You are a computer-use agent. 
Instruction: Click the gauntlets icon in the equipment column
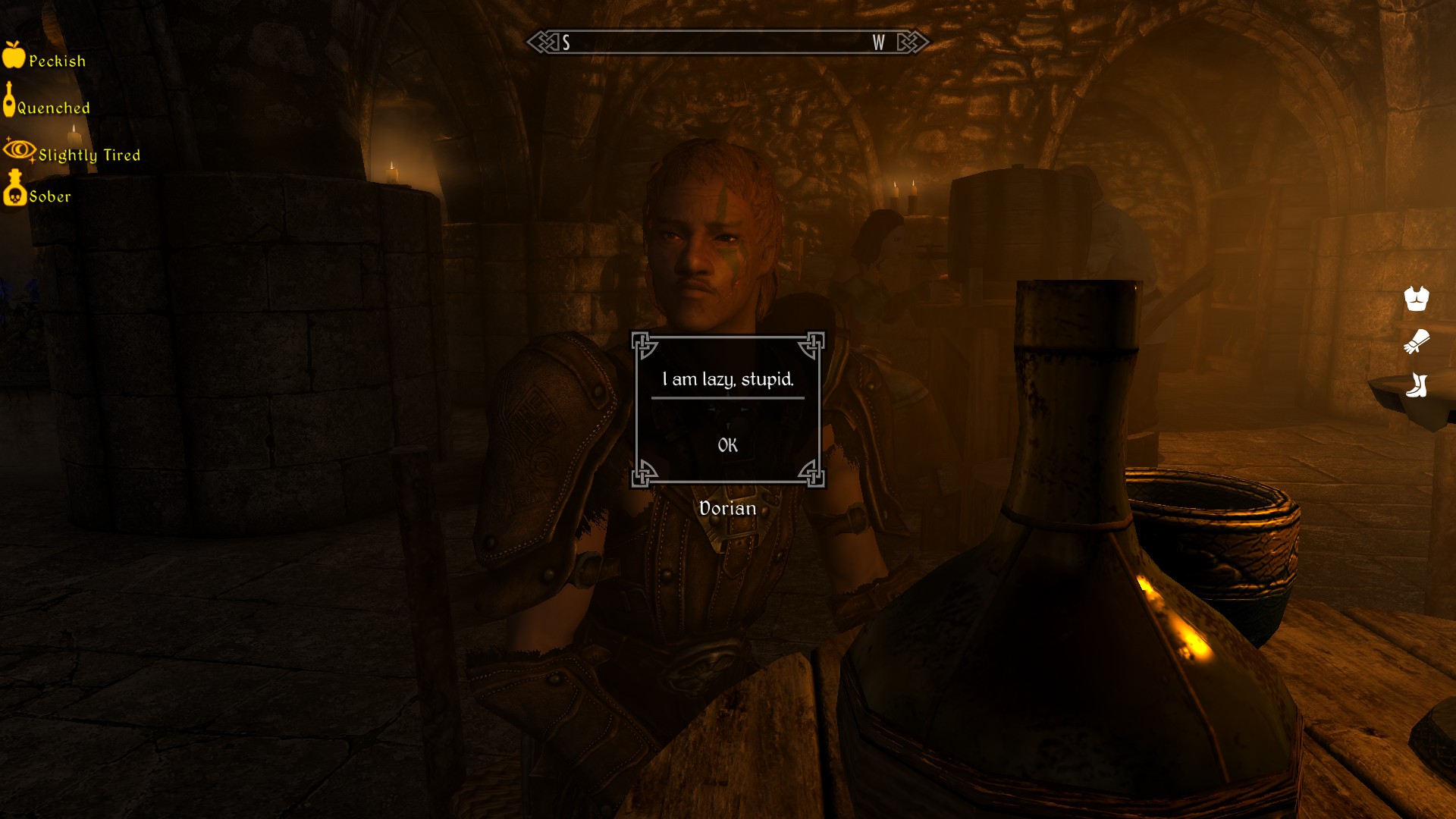tap(1418, 343)
